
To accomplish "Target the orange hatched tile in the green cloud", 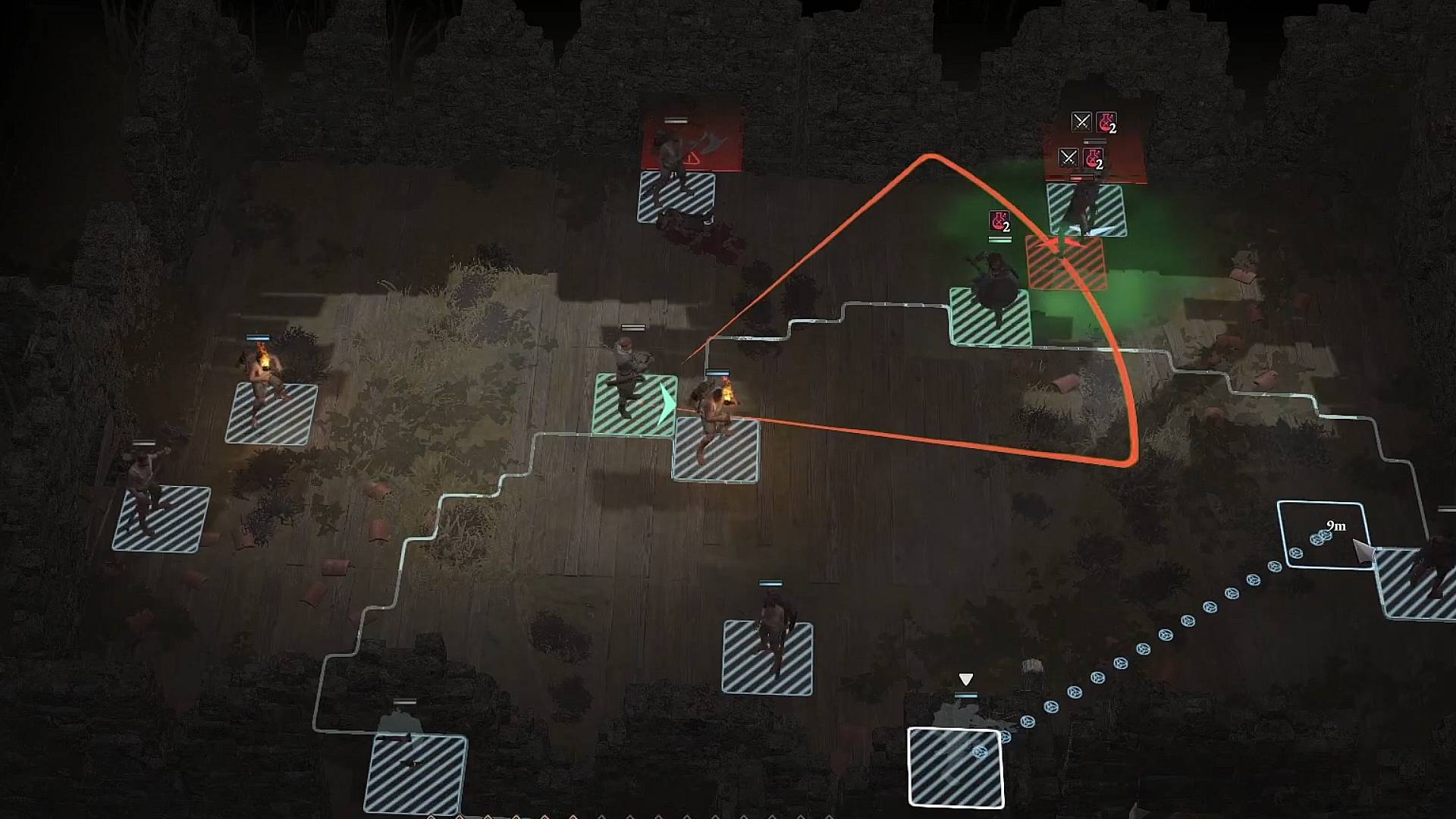I will 1065,263.
